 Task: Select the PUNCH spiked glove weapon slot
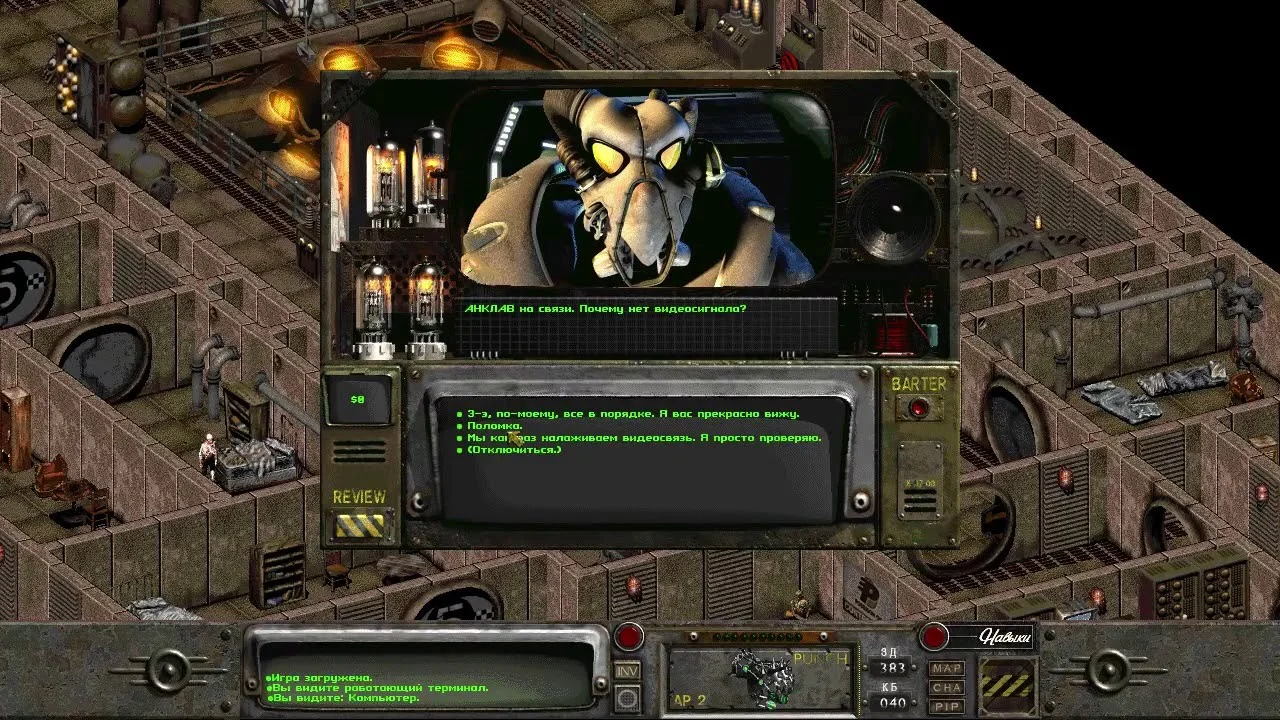(x=760, y=678)
